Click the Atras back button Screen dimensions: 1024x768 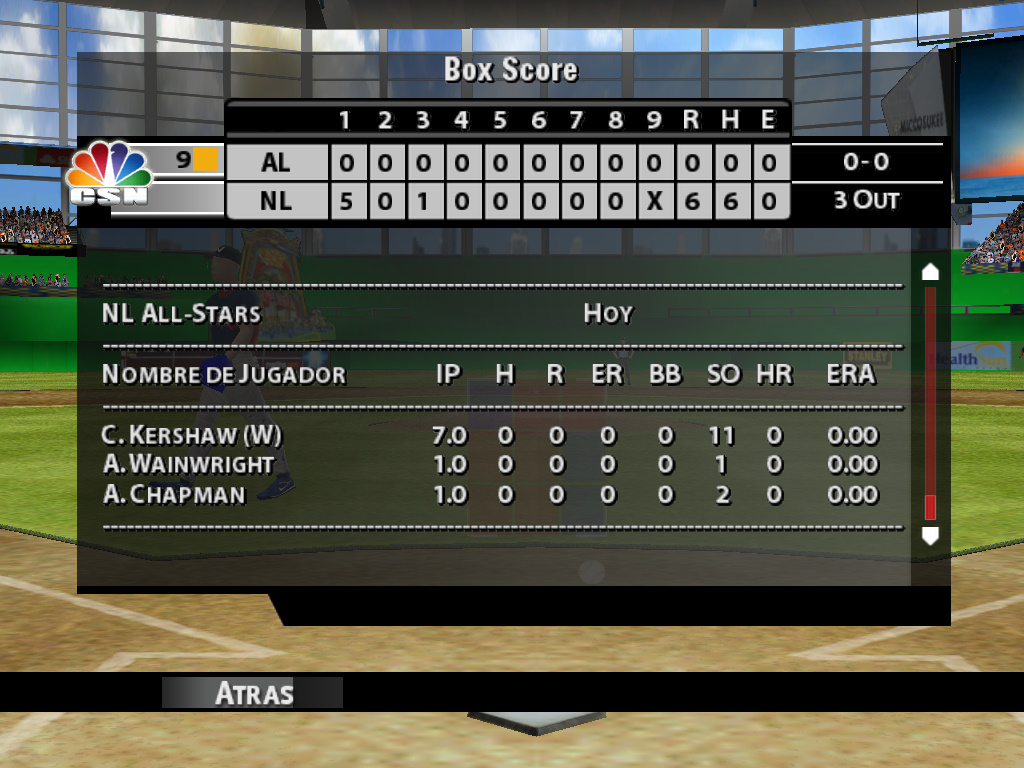click(x=253, y=693)
